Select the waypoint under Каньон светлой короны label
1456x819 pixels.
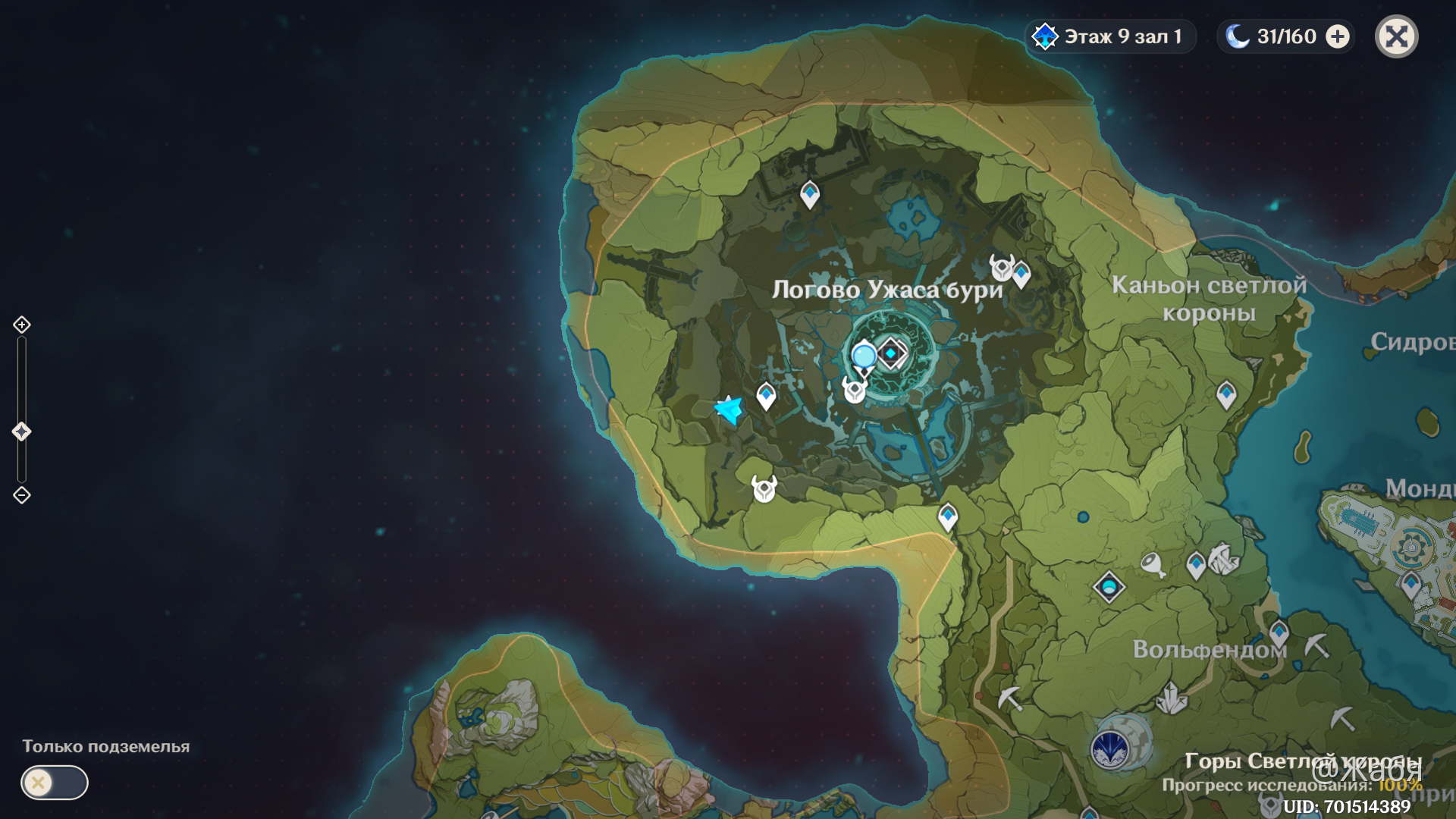(x=1226, y=394)
